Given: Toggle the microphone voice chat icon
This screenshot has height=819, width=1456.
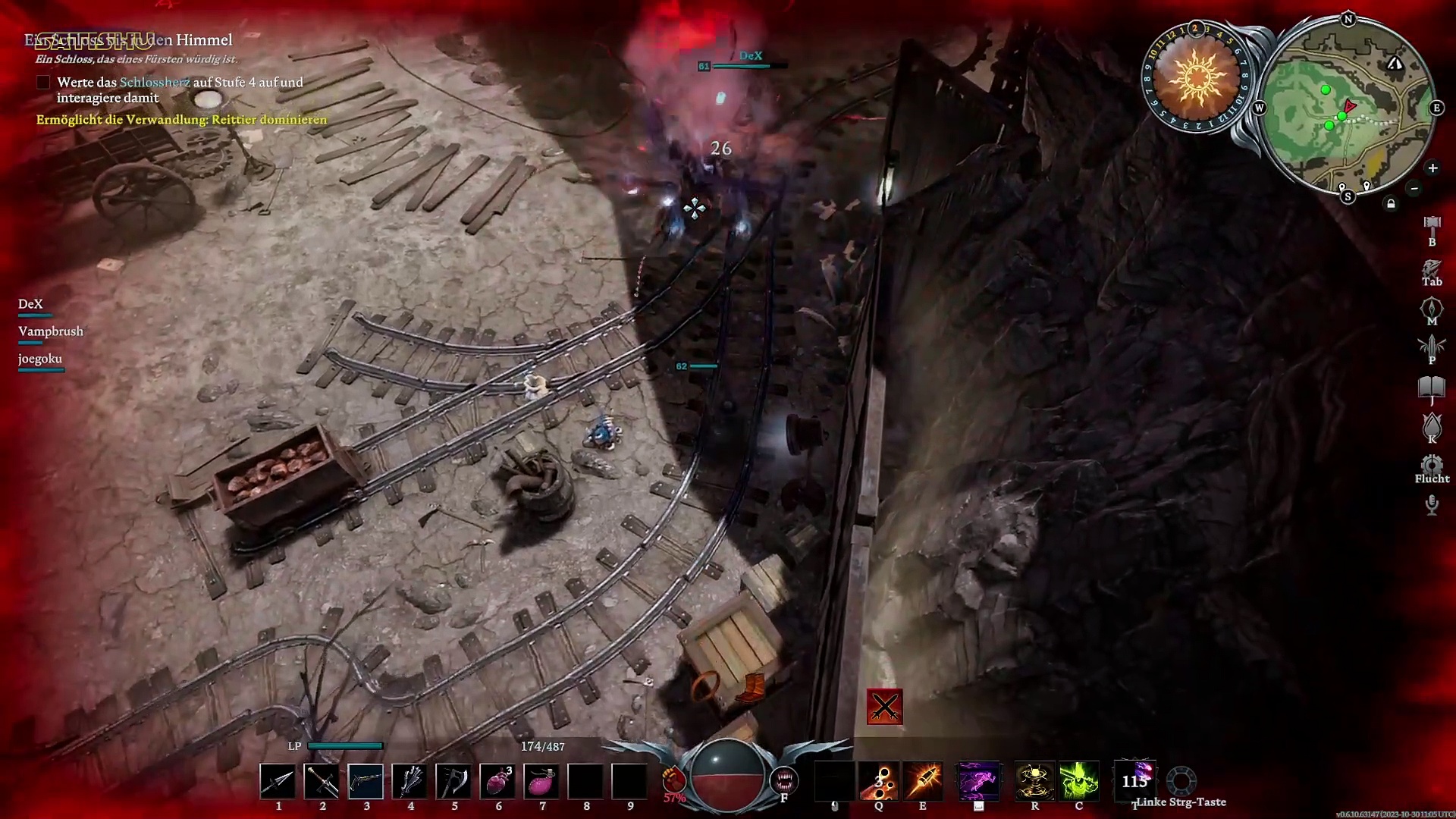Looking at the screenshot, I should coord(1432,504).
